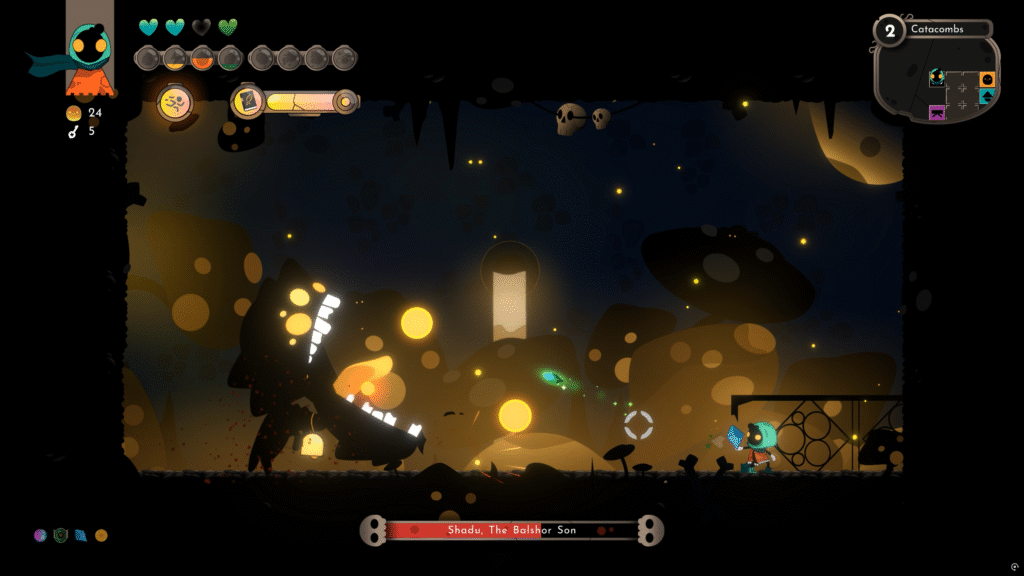Click the orb with green liquid
Screen dimensions: 1024x576
click(x=230, y=57)
